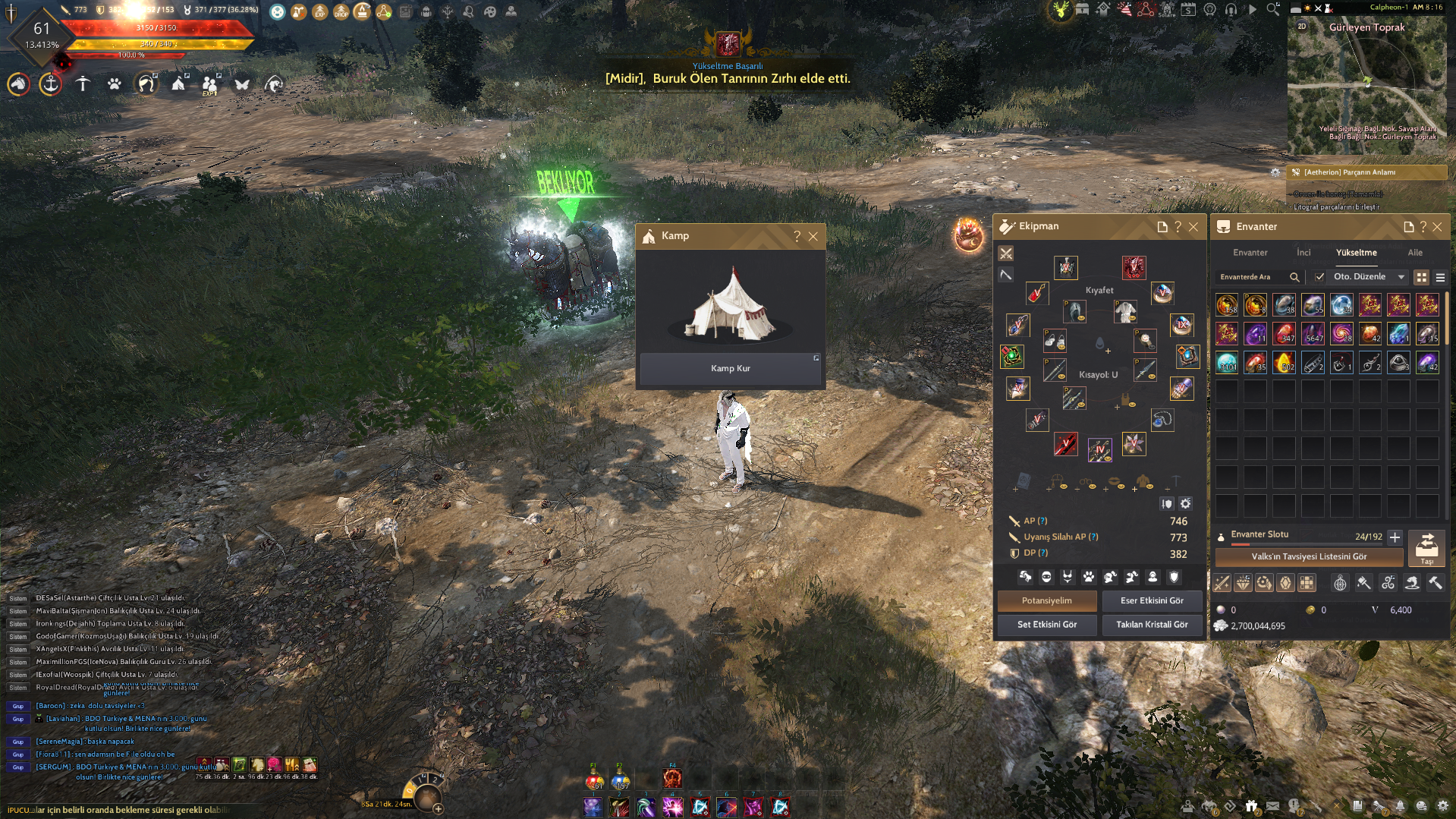Uncheck the Oto. Düzenle checkbox
The image size is (1456, 819).
[x=1319, y=277]
